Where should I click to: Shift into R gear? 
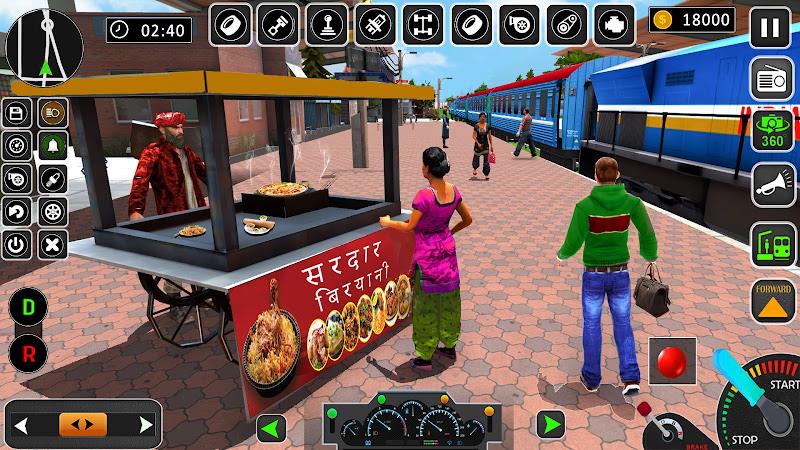(29, 353)
